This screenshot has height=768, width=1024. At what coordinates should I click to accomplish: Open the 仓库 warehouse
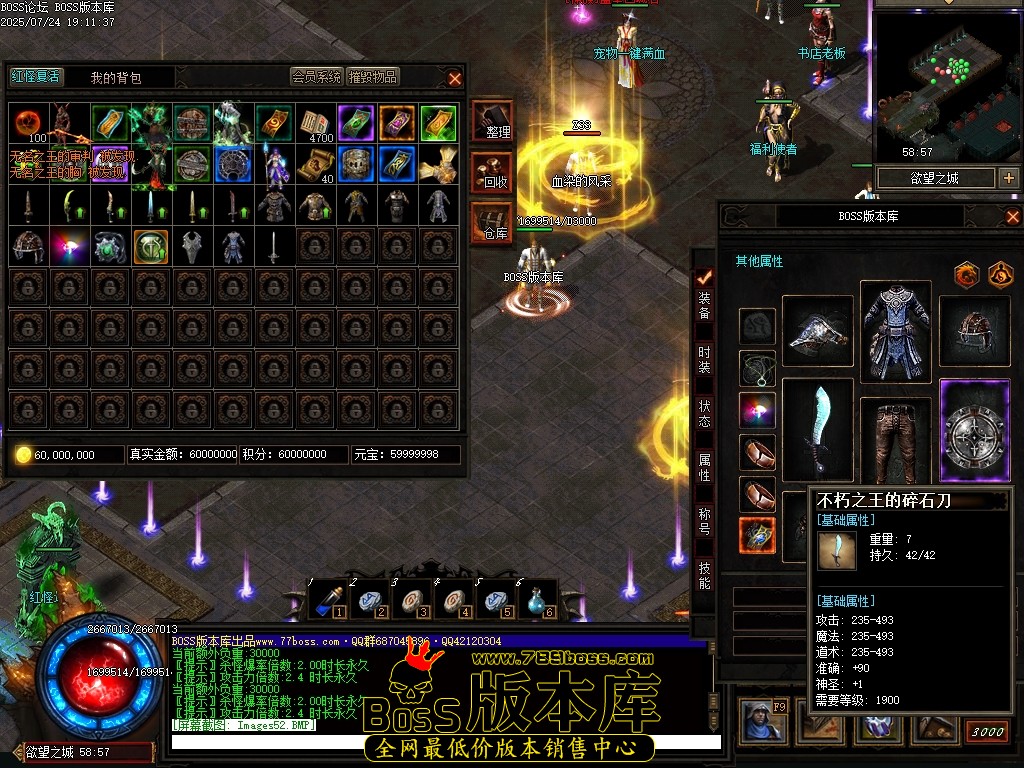[x=493, y=222]
